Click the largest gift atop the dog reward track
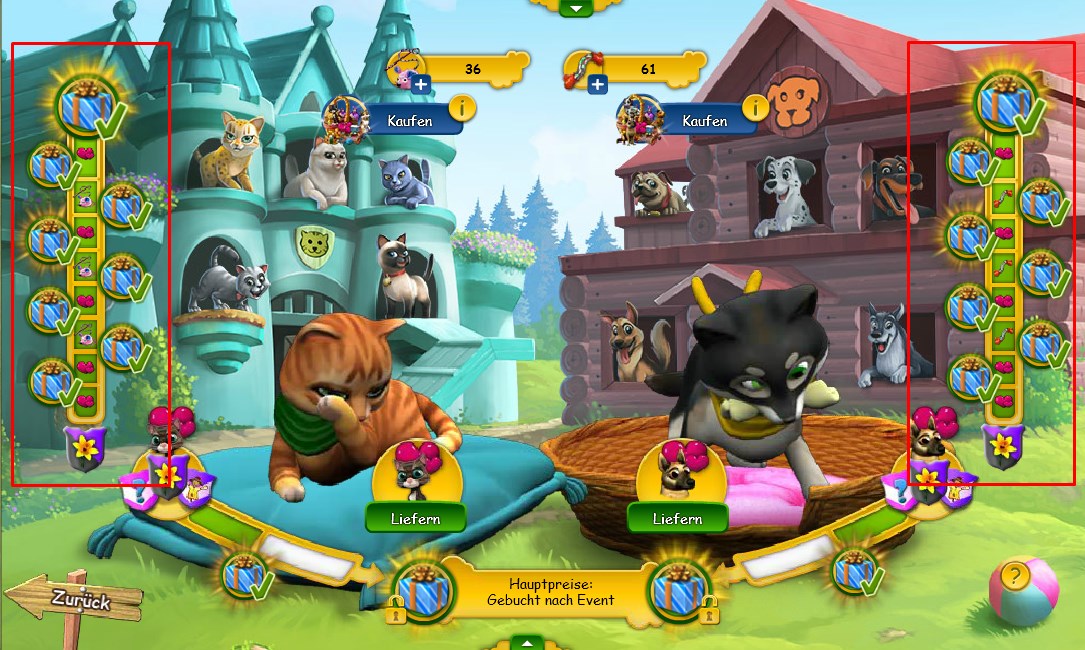Viewport: 1085px width, 650px height. coord(1006,103)
